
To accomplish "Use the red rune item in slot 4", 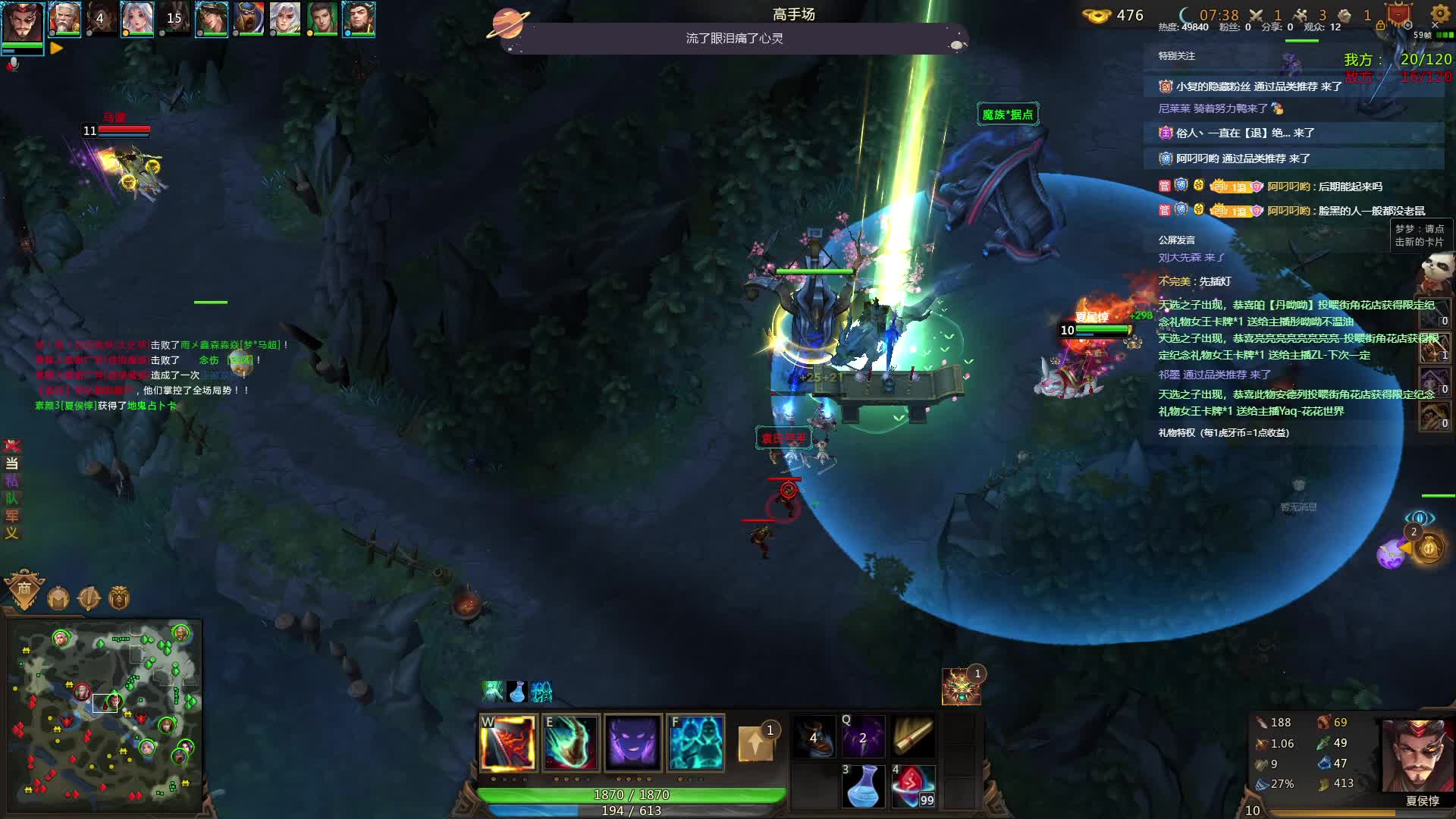I will tap(912, 786).
